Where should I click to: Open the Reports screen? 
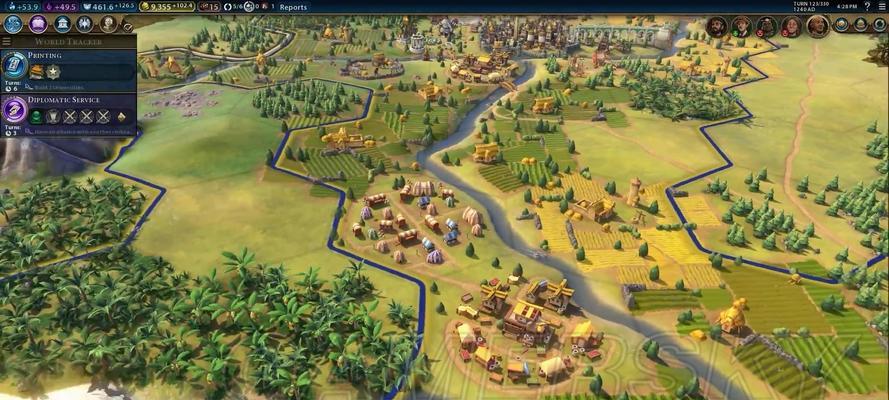coord(293,7)
